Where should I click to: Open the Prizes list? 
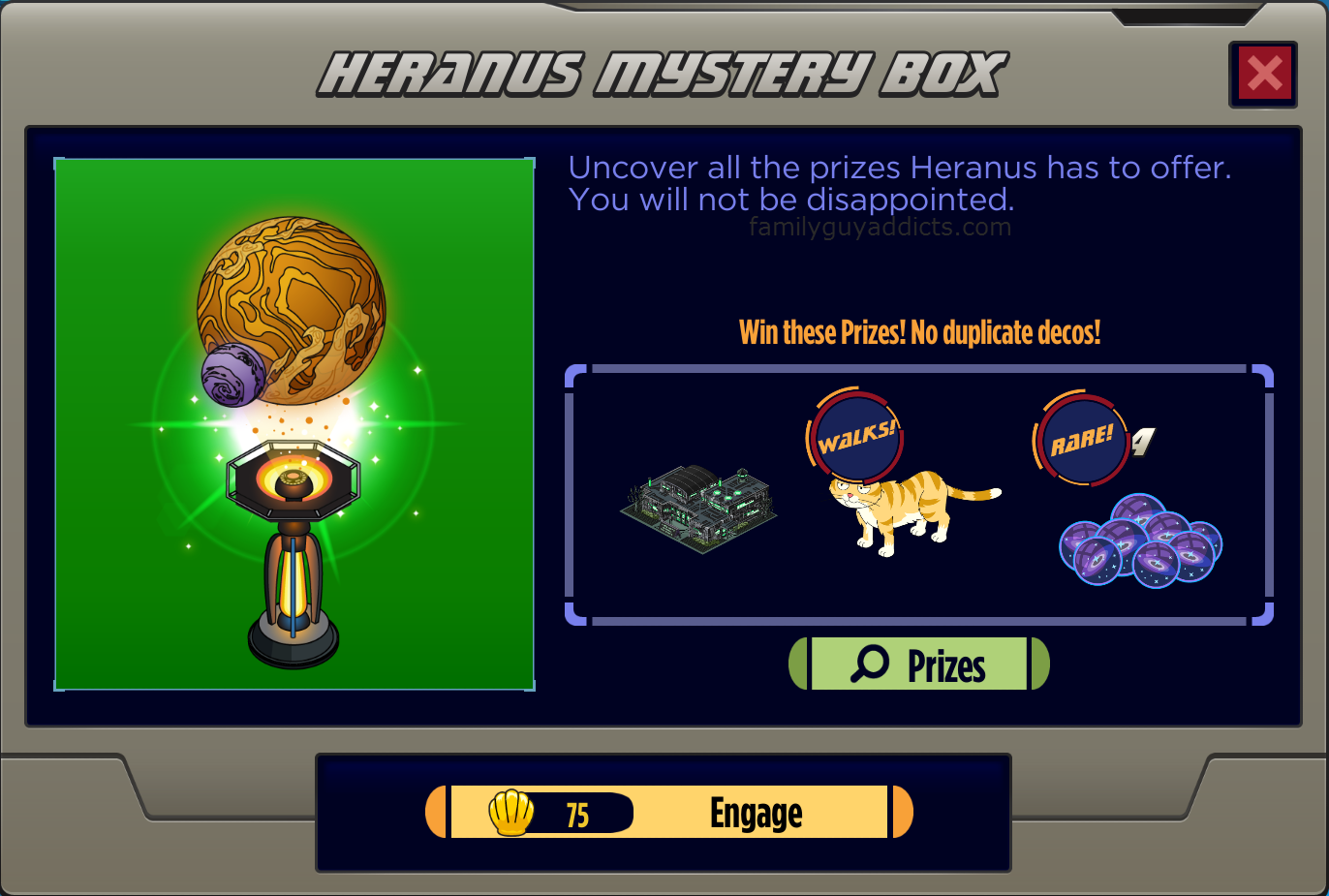click(918, 664)
